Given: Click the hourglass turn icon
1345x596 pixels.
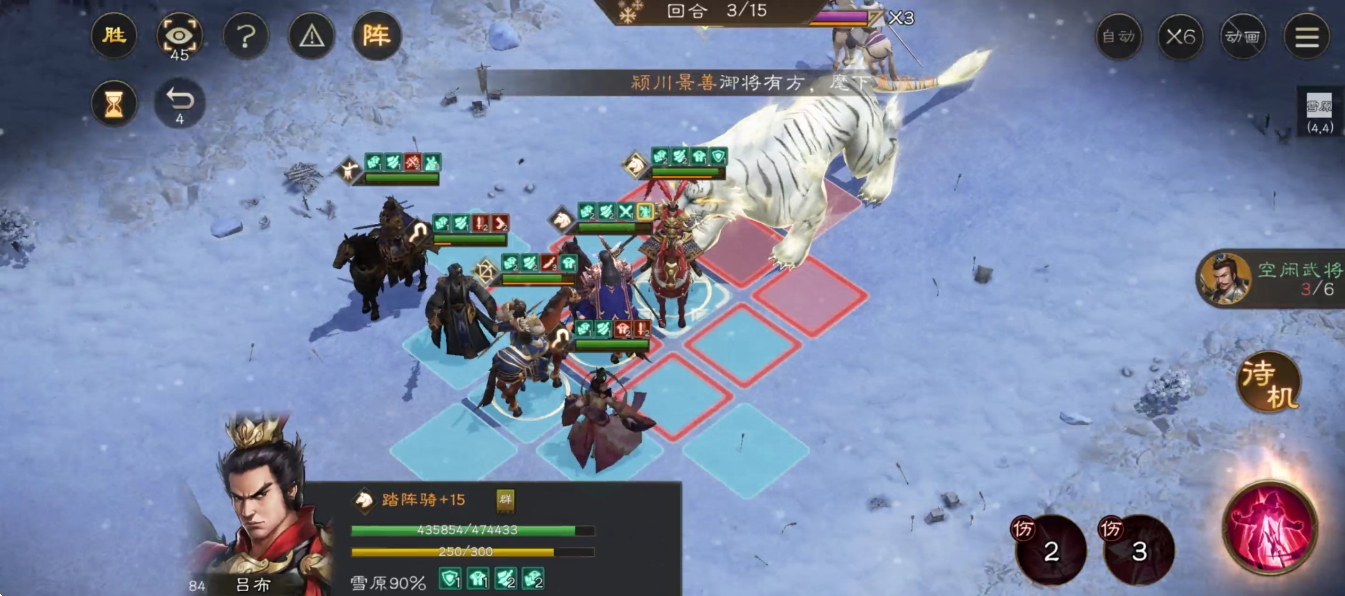Looking at the screenshot, I should pyautogui.click(x=114, y=103).
